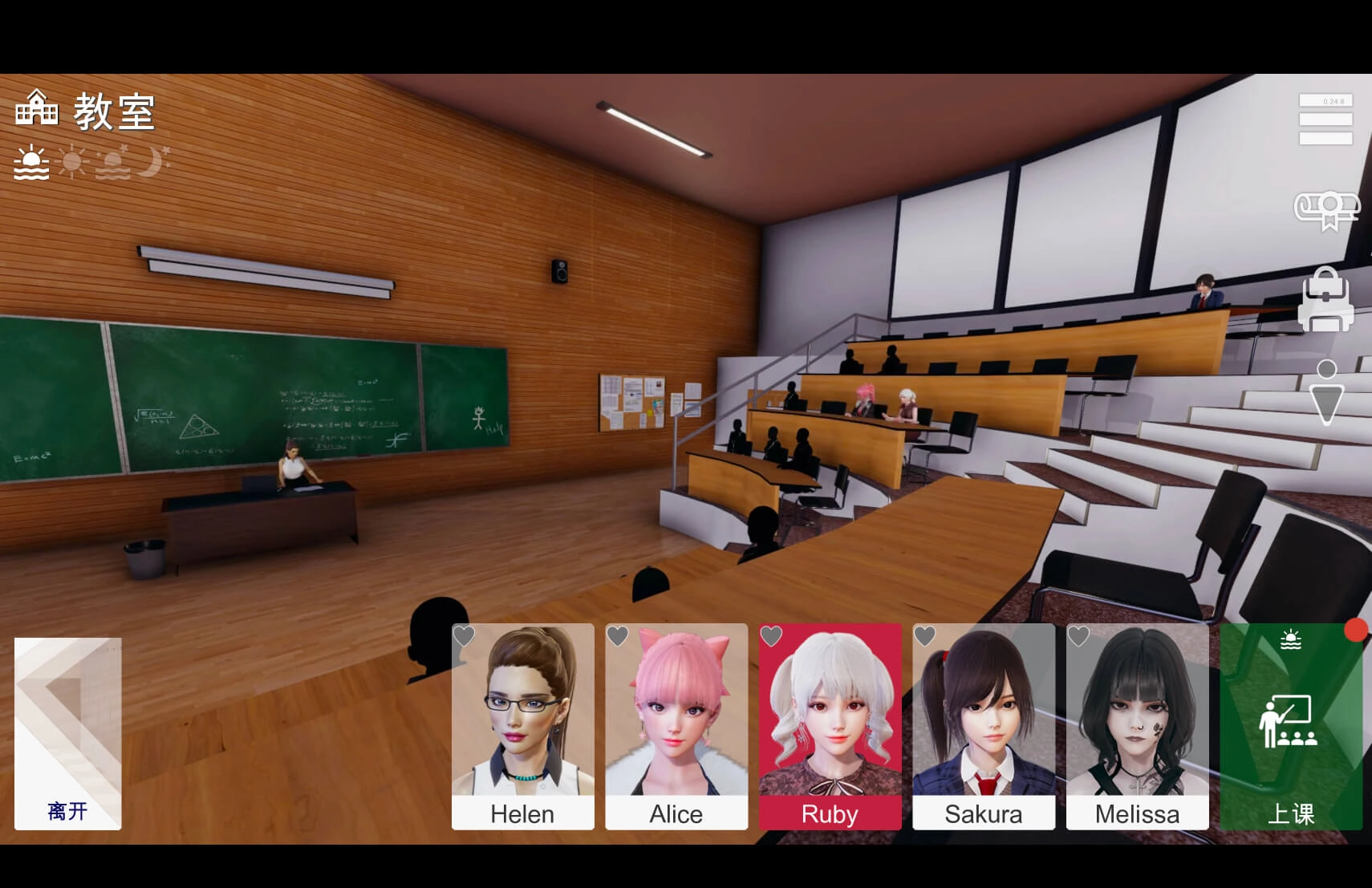Open Melissa's character card
The width and height of the screenshot is (1372, 888).
coord(1137,726)
